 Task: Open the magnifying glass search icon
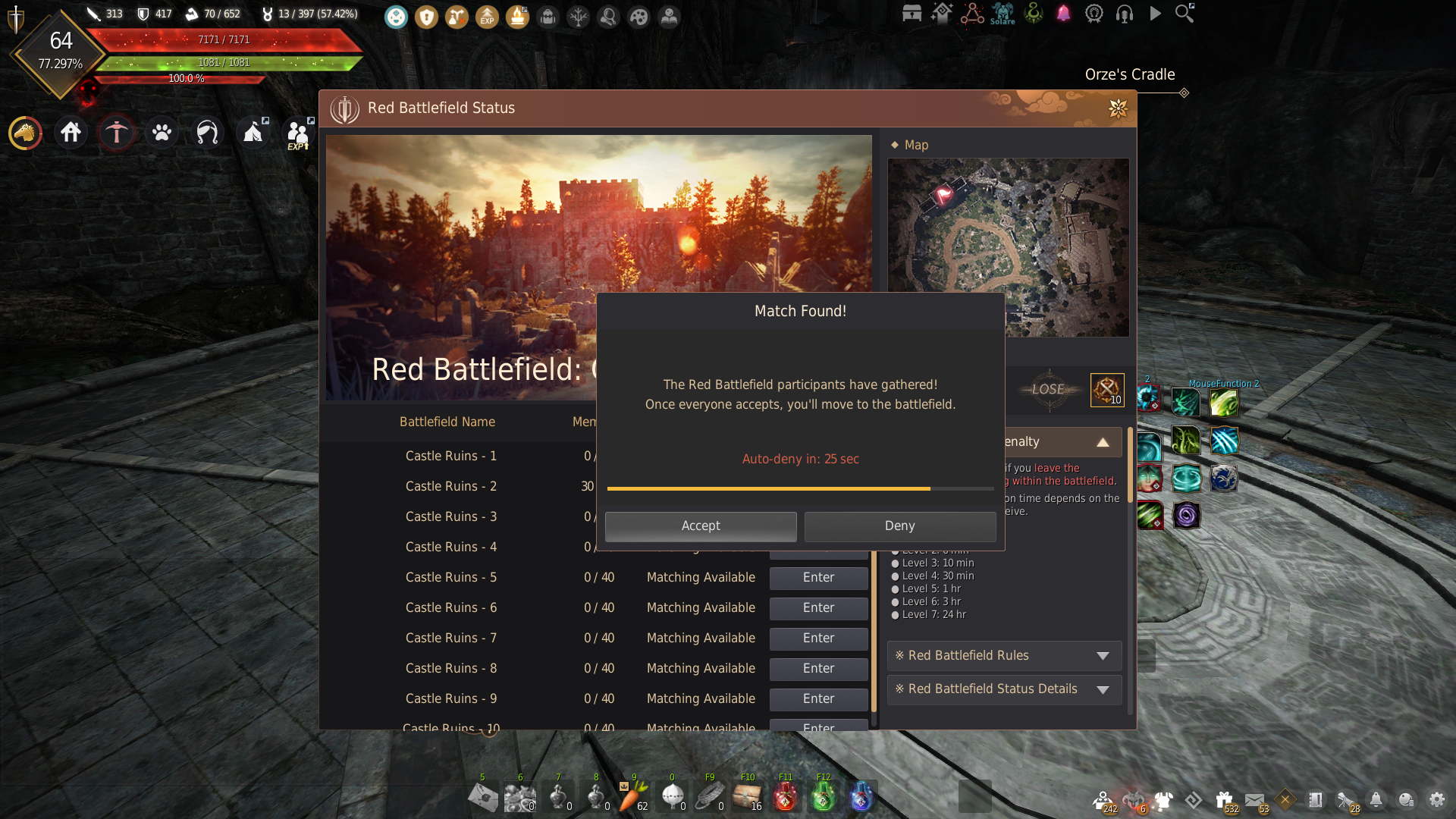click(1185, 14)
